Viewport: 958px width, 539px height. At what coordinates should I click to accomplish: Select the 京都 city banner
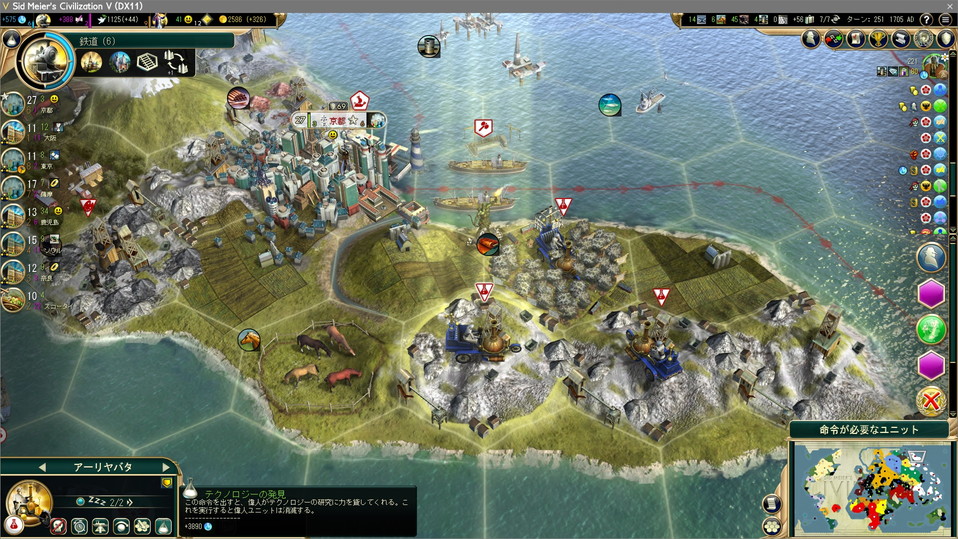click(334, 120)
